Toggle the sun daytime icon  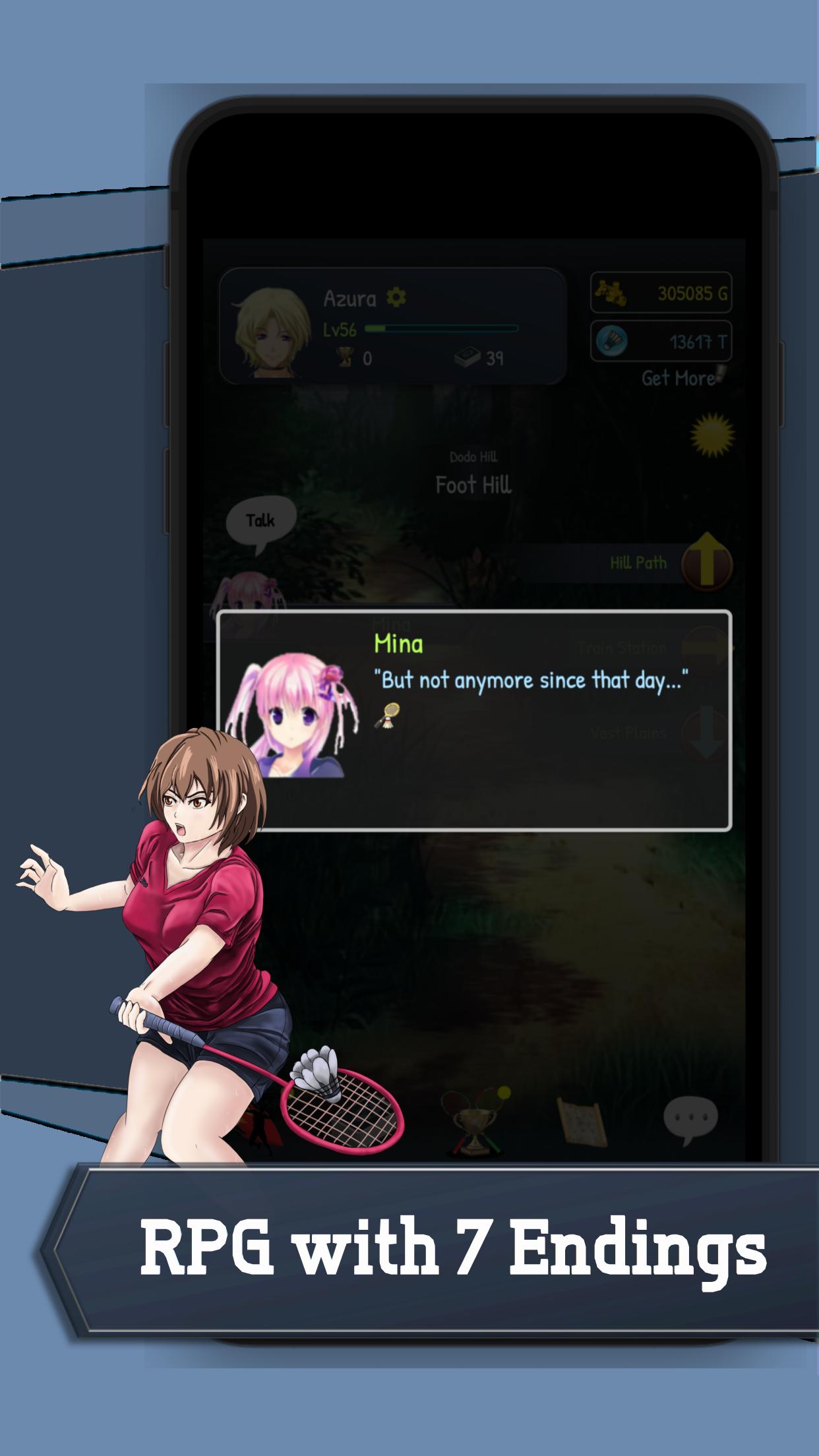point(712,435)
